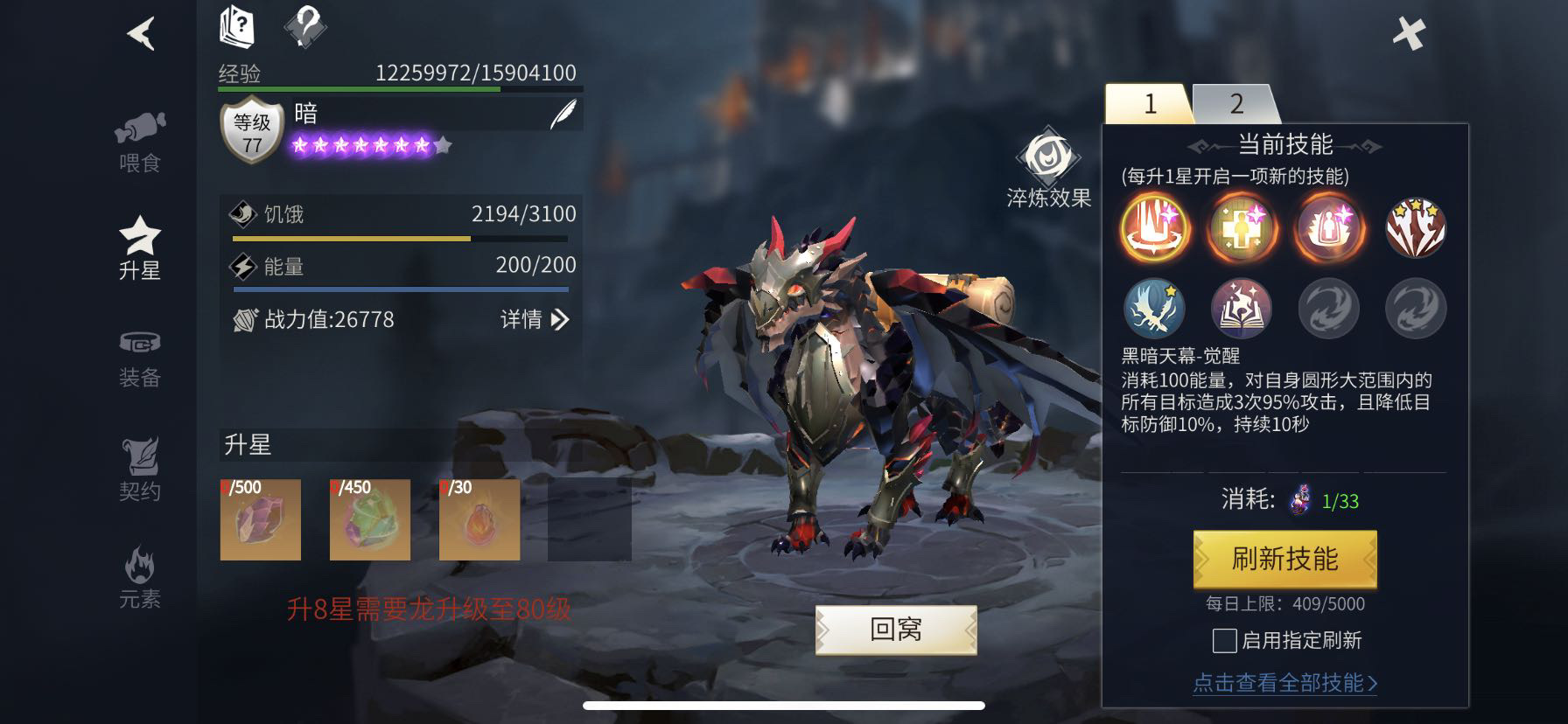Switch to the 装备 equipment section

click(x=140, y=359)
